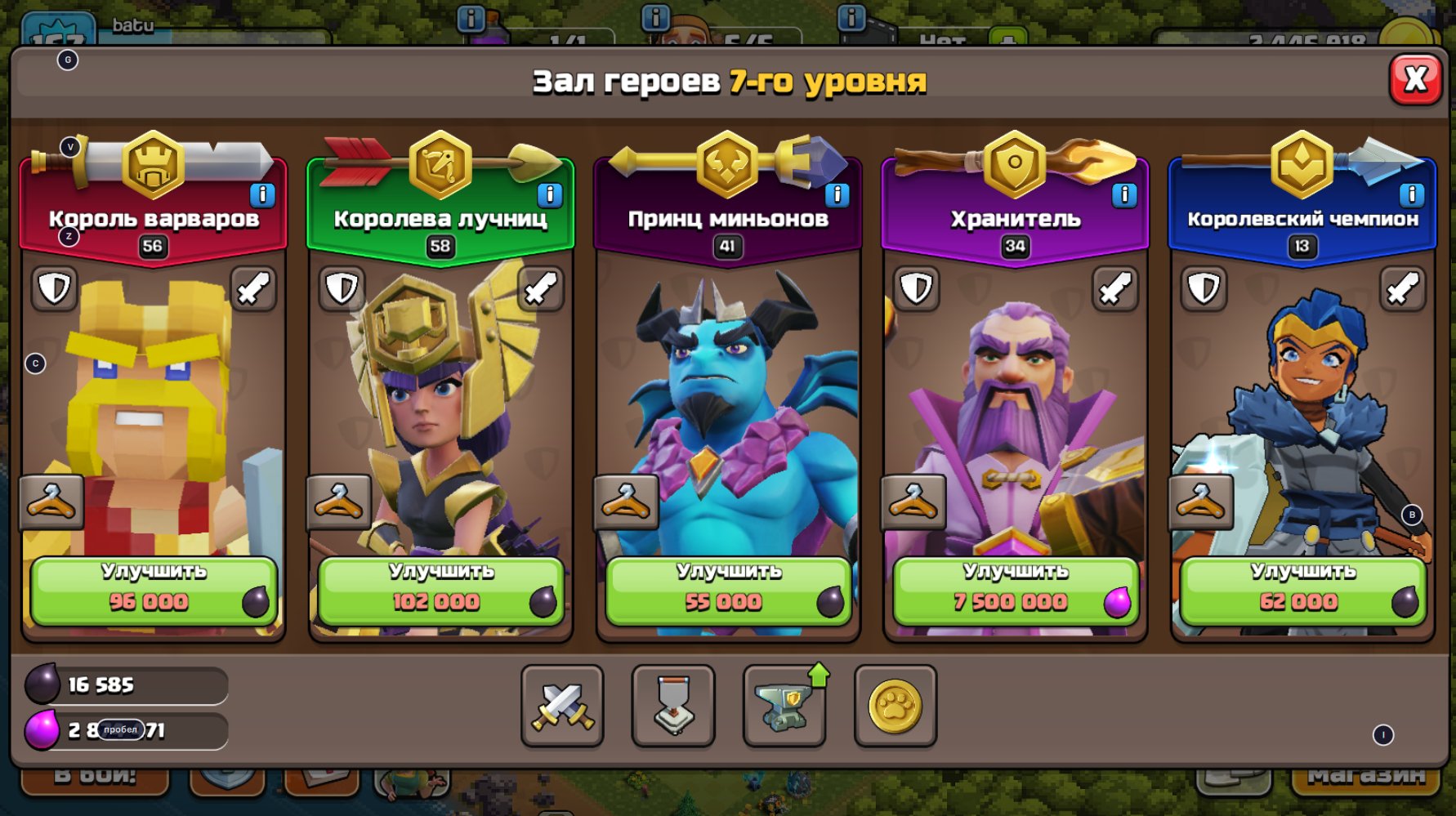Open skin selector for Королева лучниц

tap(341, 502)
